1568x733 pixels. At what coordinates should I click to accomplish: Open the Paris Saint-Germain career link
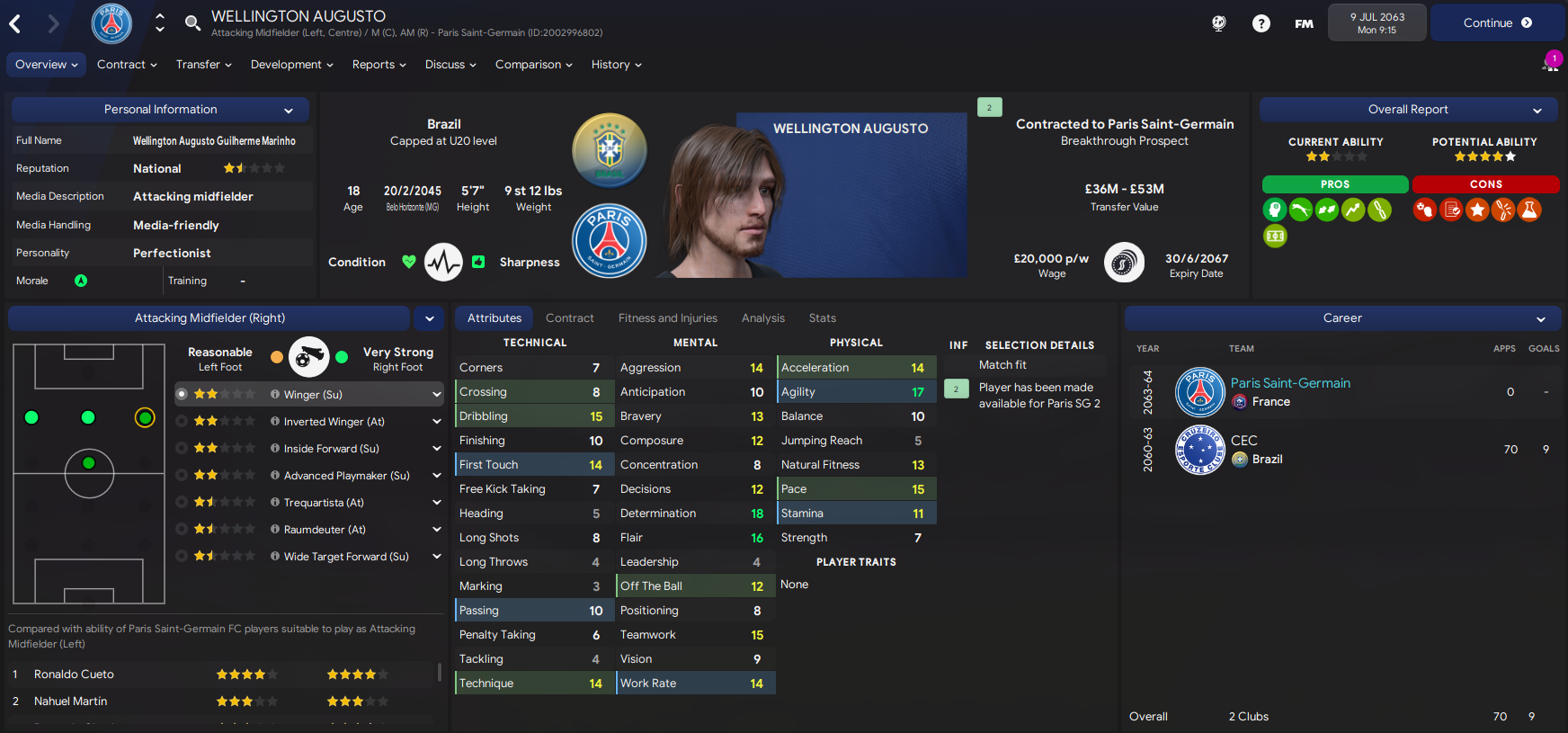[x=1289, y=383]
